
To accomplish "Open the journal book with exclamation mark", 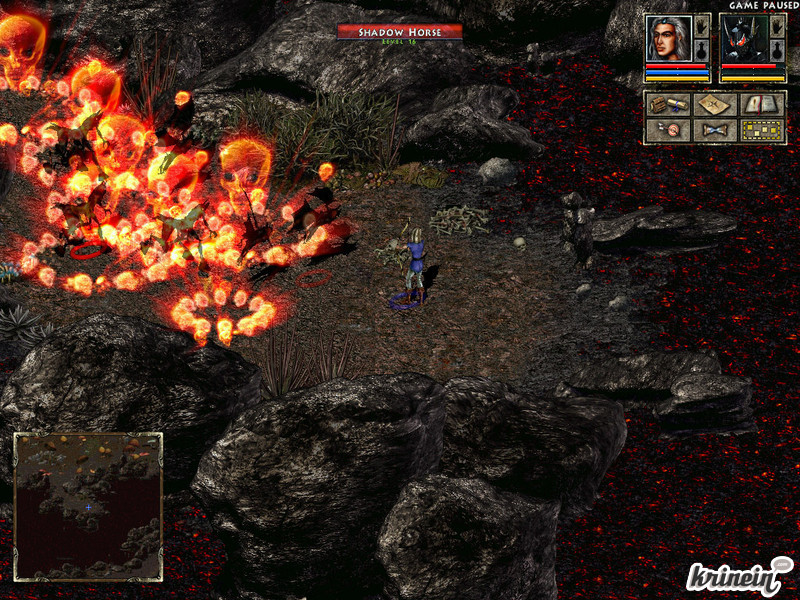I will pyautogui.click(x=762, y=104).
